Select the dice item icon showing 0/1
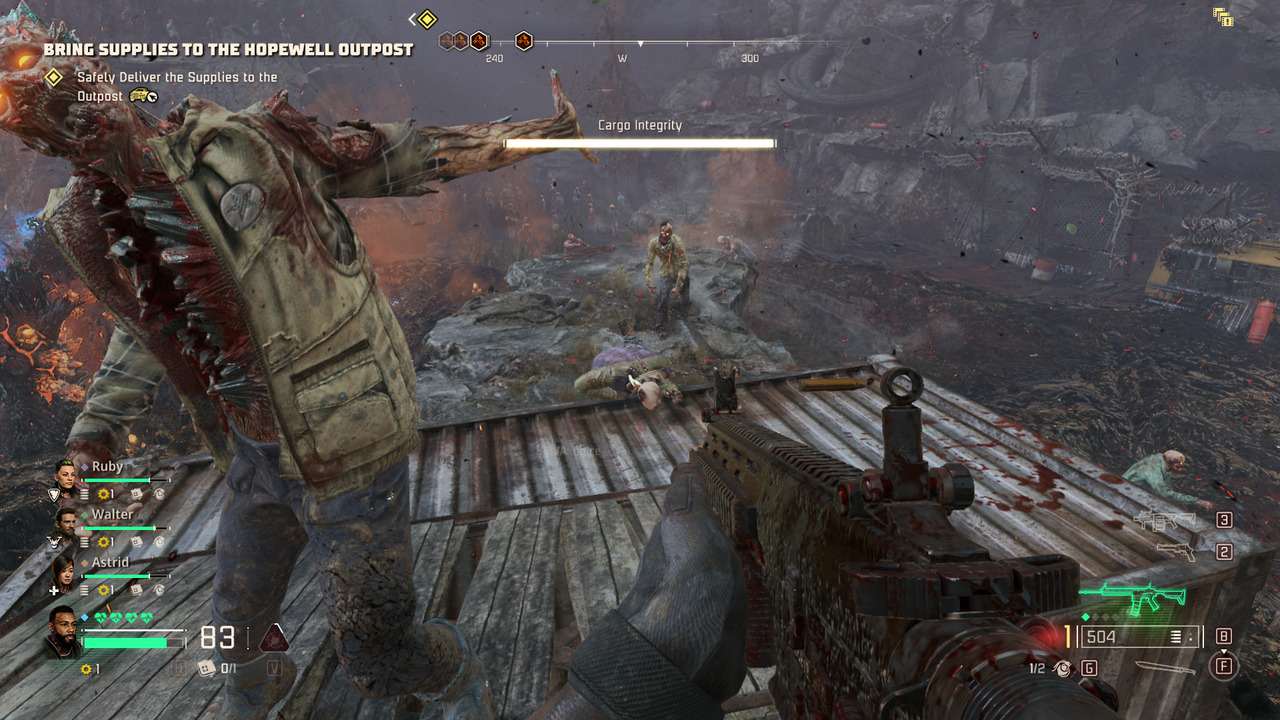The height and width of the screenshot is (720, 1280). [x=205, y=668]
